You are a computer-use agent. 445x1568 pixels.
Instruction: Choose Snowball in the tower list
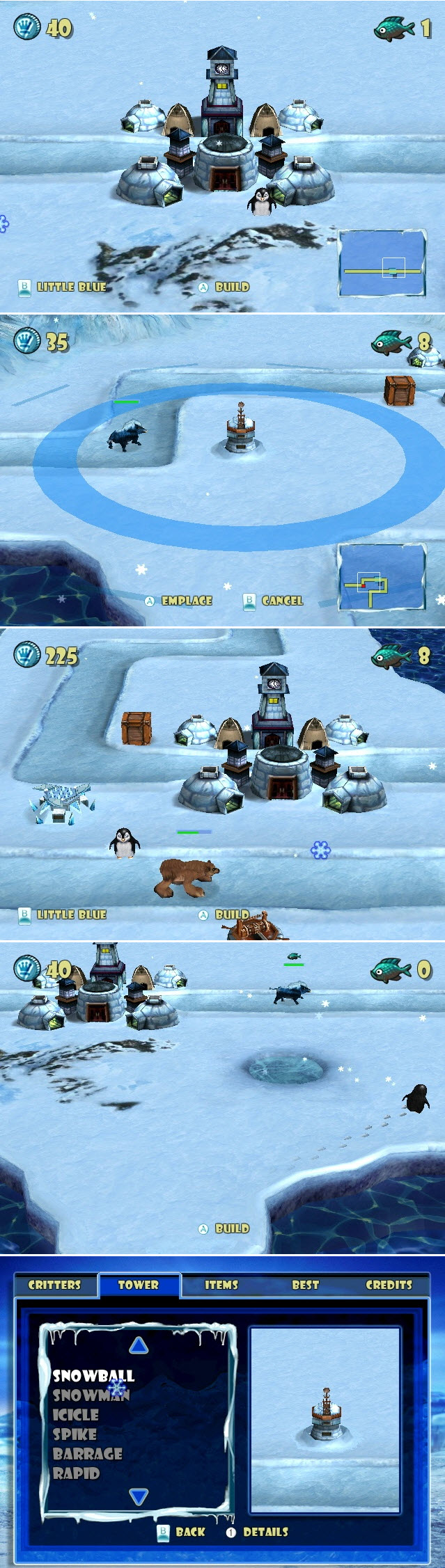pos(93,1376)
